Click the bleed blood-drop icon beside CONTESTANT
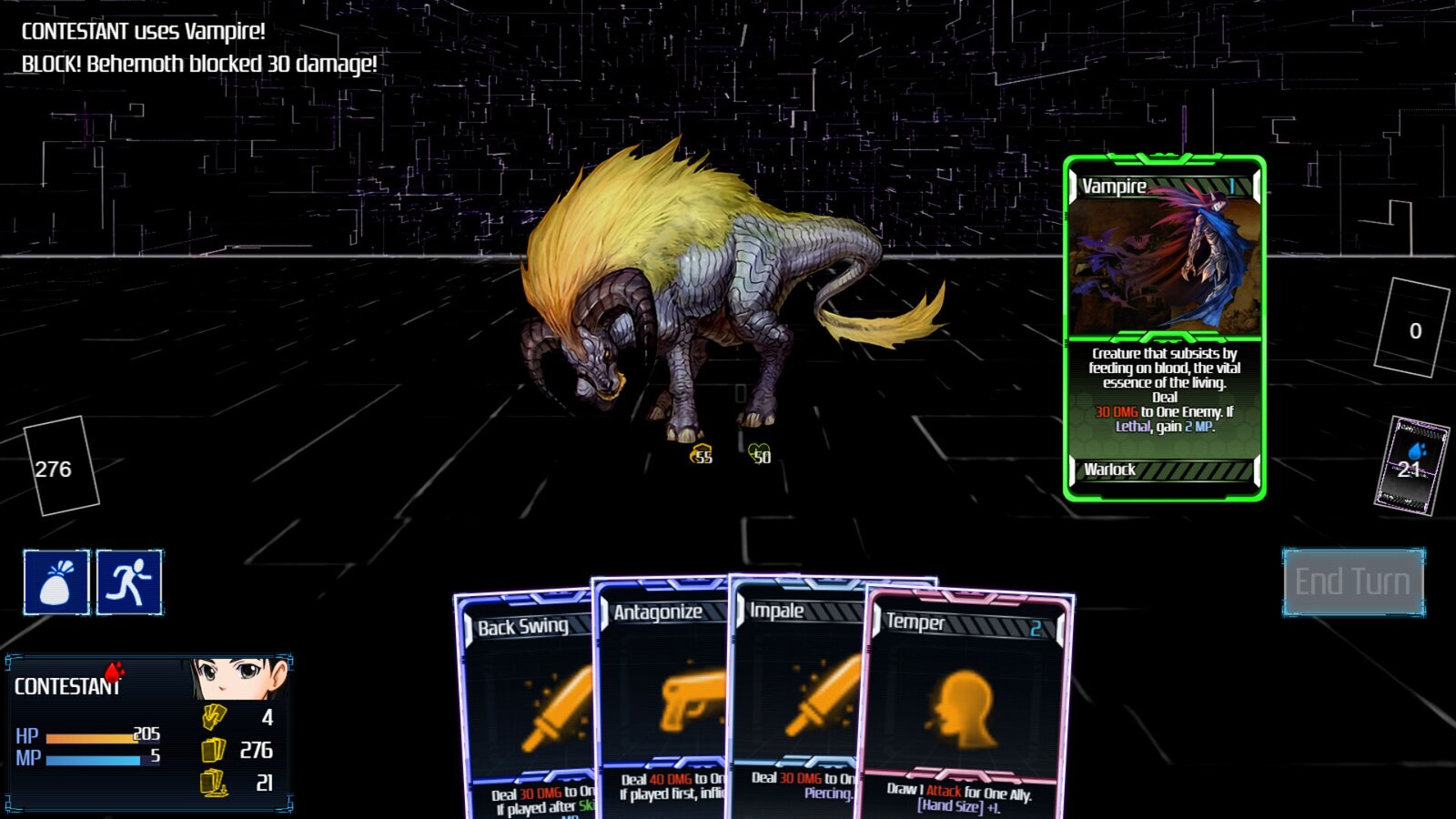Image resolution: width=1456 pixels, height=819 pixels. pyautogui.click(x=113, y=673)
